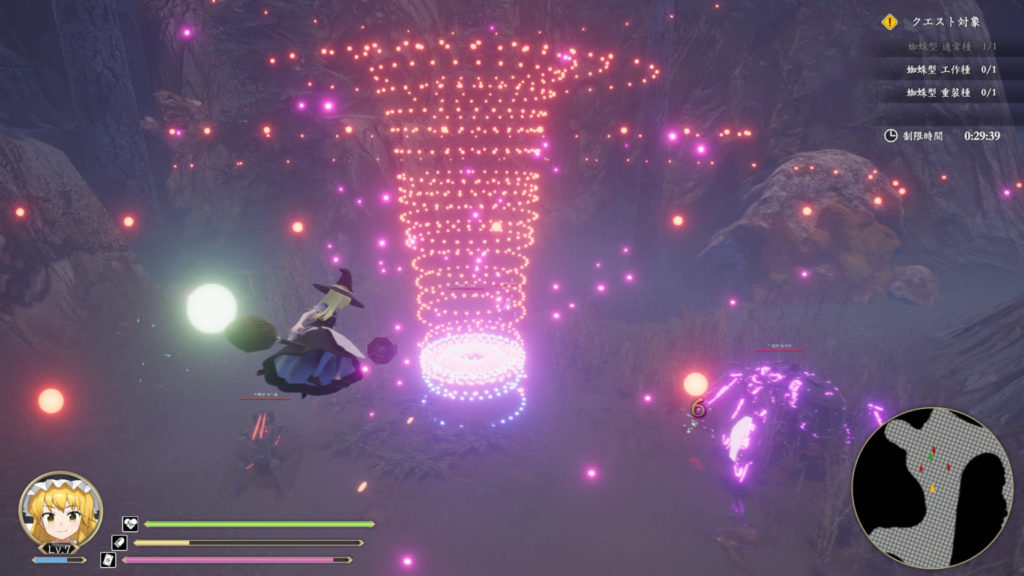This screenshot has width=1024, height=576.
Task: Select the completed 蜘蛛型 通常種 objective row
Action: point(951,46)
